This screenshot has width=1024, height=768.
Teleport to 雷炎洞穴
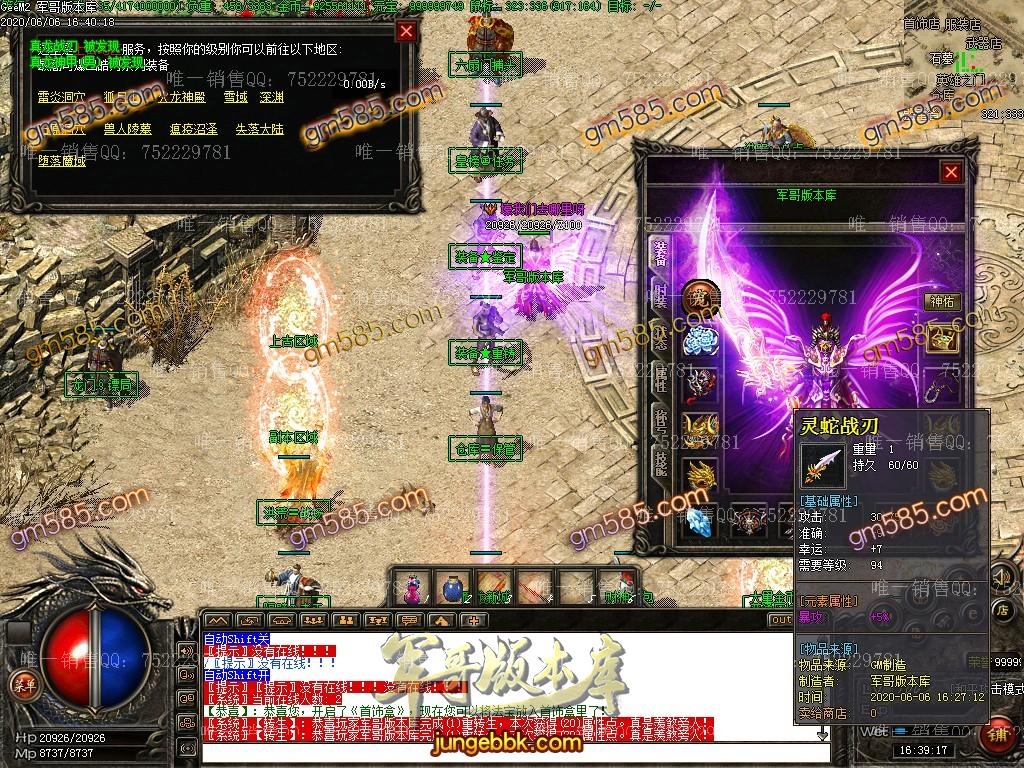click(x=63, y=98)
